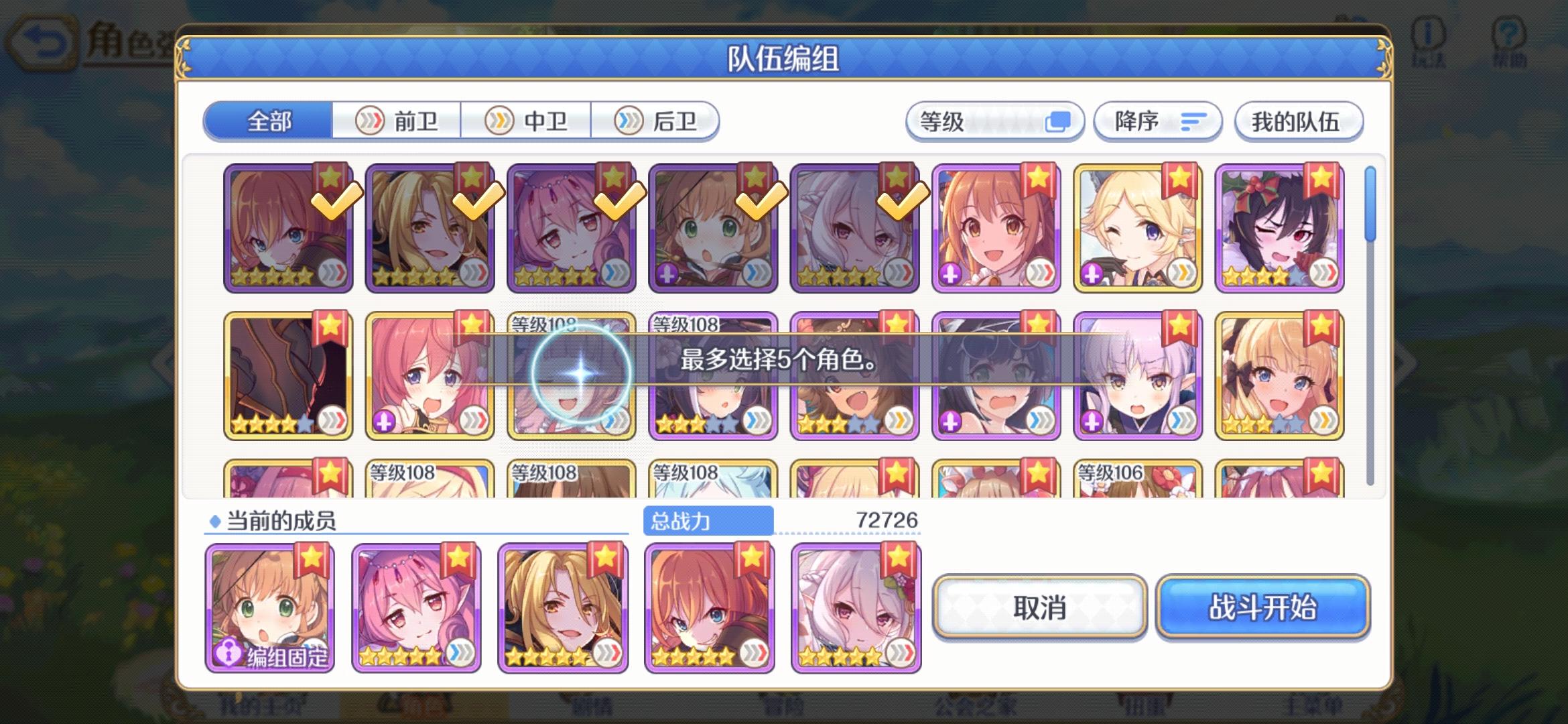1568x724 pixels.
Task: Switch to the 前卫 tab
Action: 395,121
